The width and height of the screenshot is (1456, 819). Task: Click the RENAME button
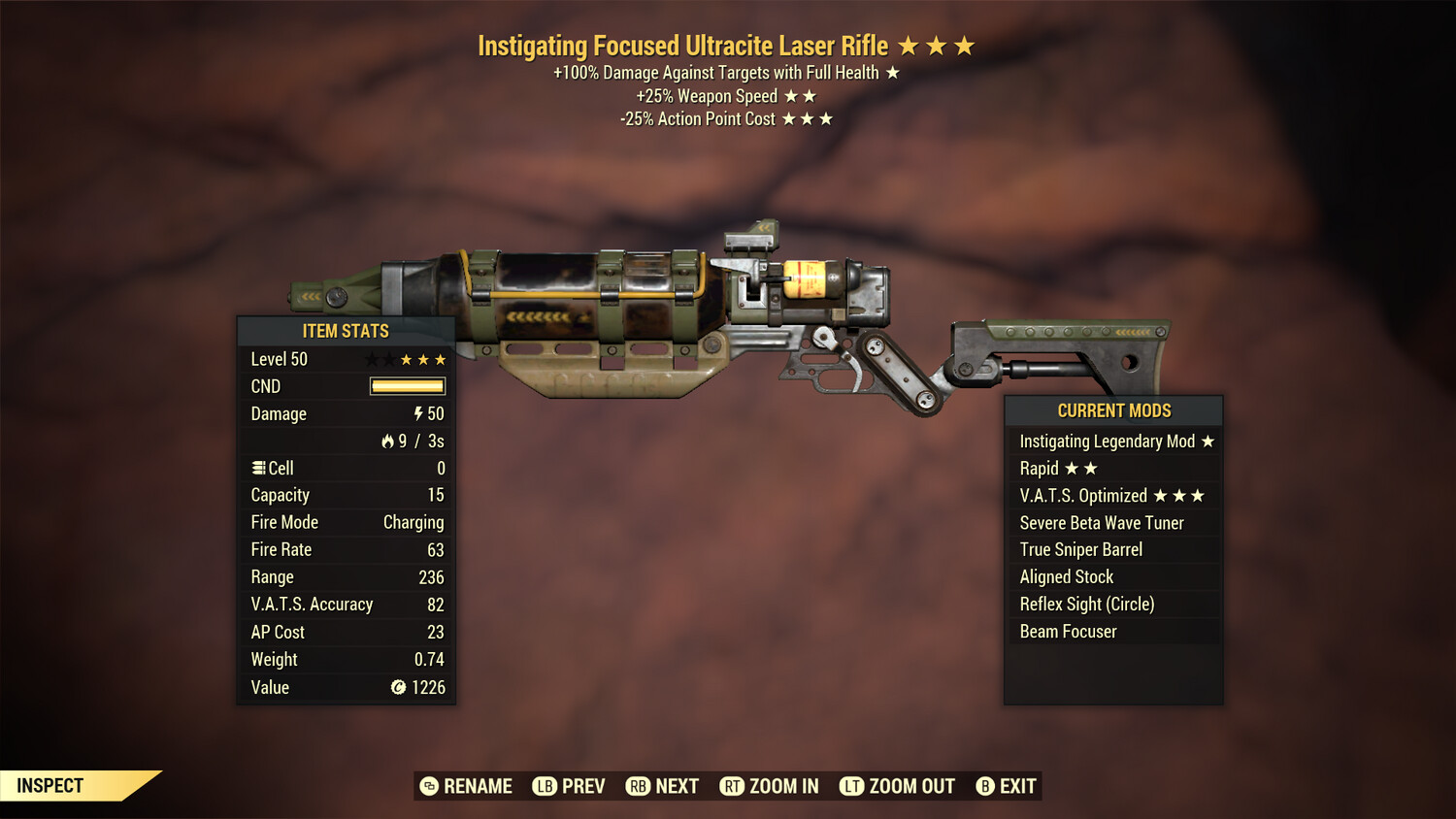click(x=478, y=786)
